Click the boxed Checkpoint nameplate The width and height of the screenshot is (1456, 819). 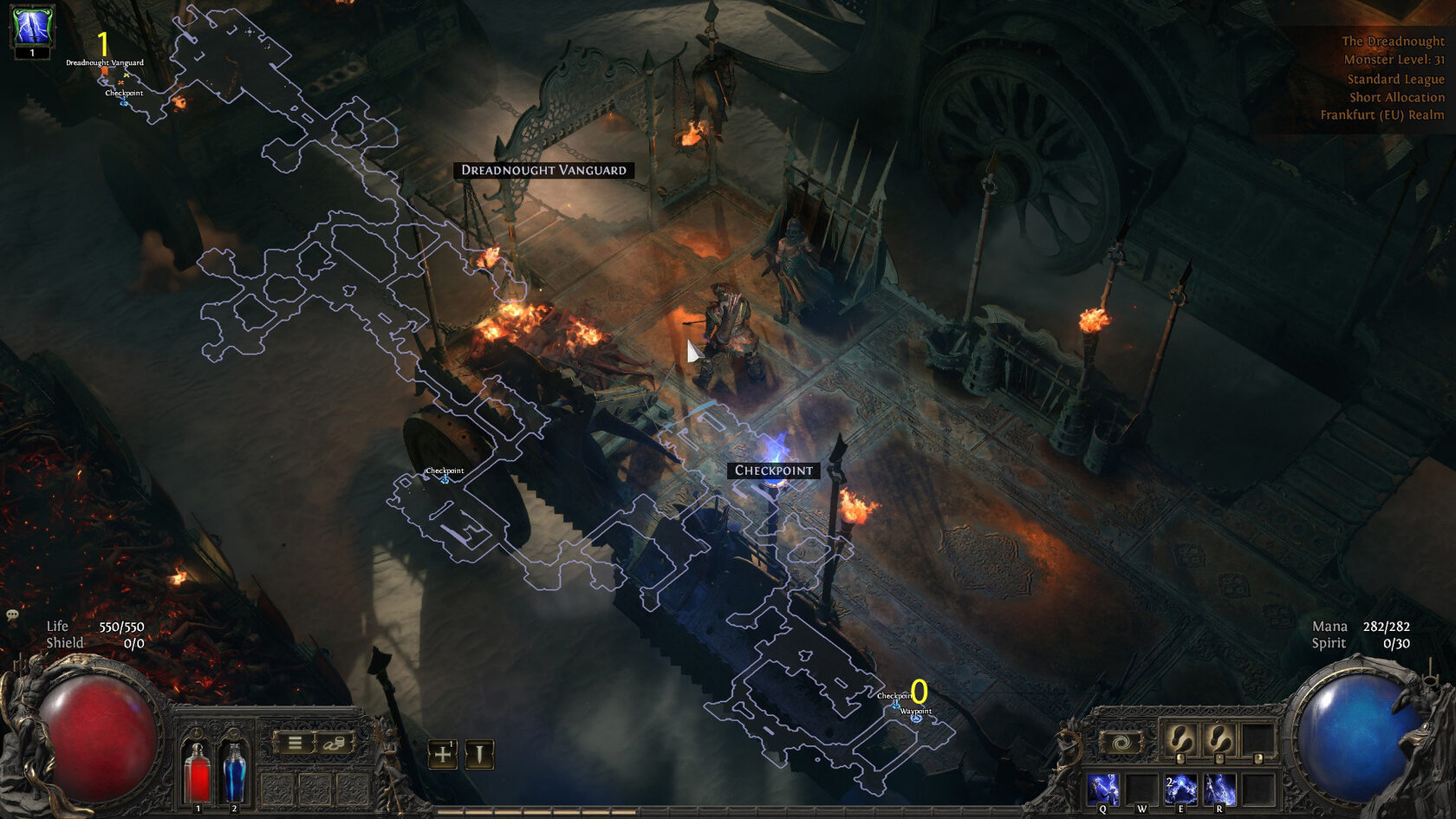click(774, 471)
